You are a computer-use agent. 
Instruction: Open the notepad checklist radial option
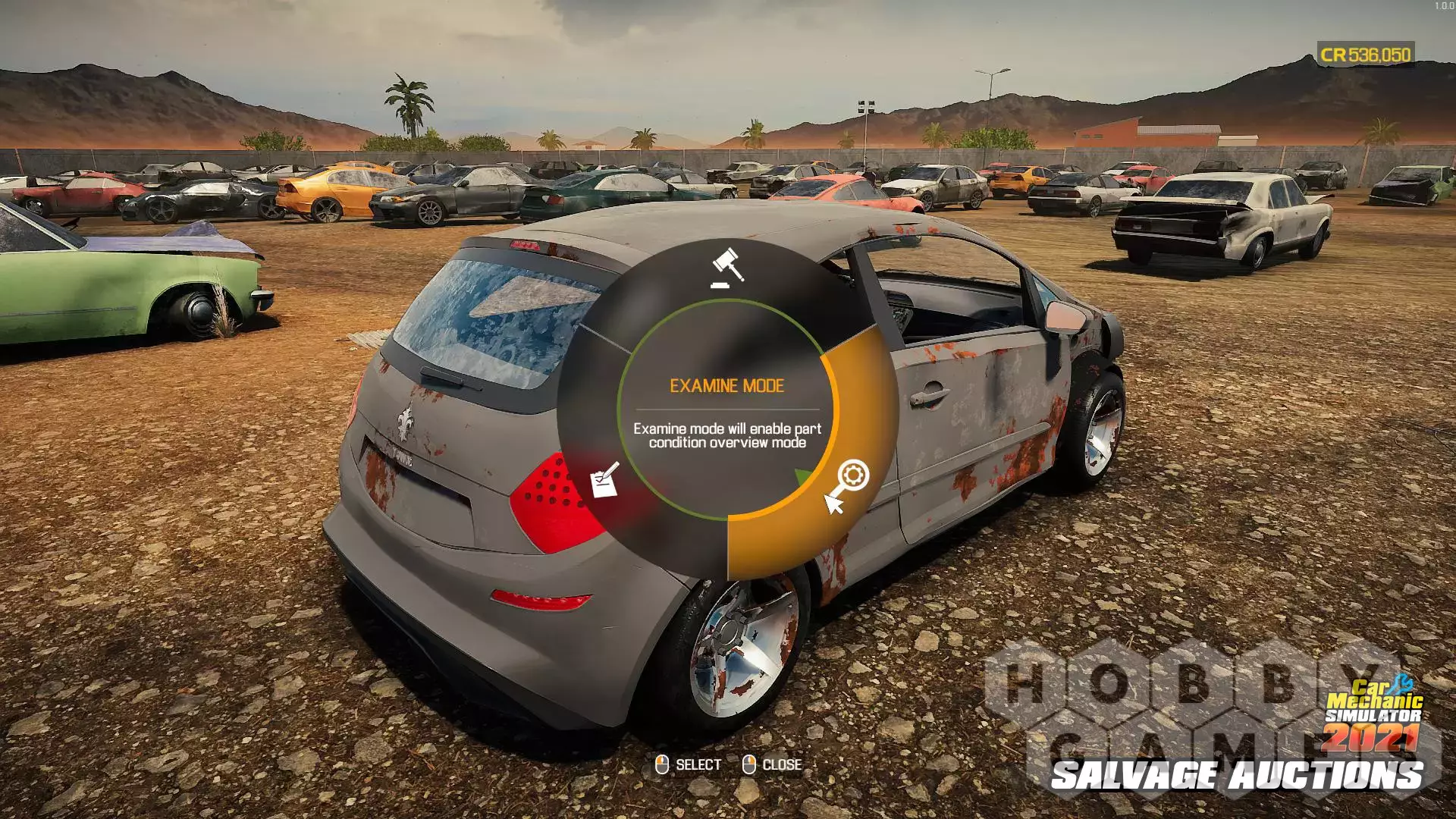(x=604, y=481)
